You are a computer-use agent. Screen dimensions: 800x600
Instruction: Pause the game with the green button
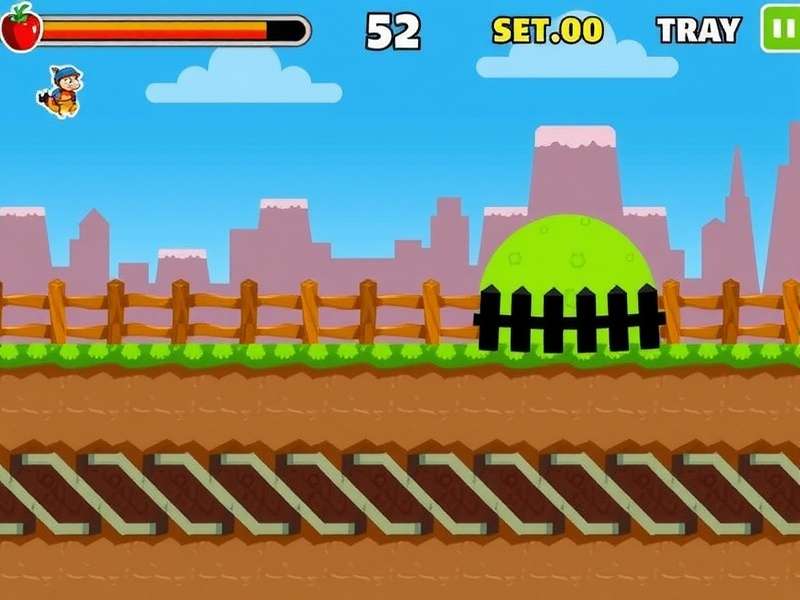781,28
